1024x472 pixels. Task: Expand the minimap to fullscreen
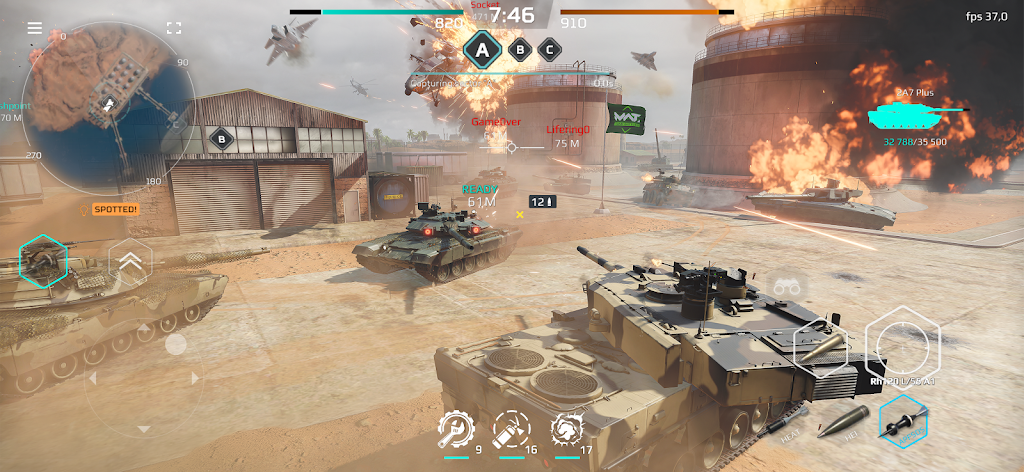[174, 28]
